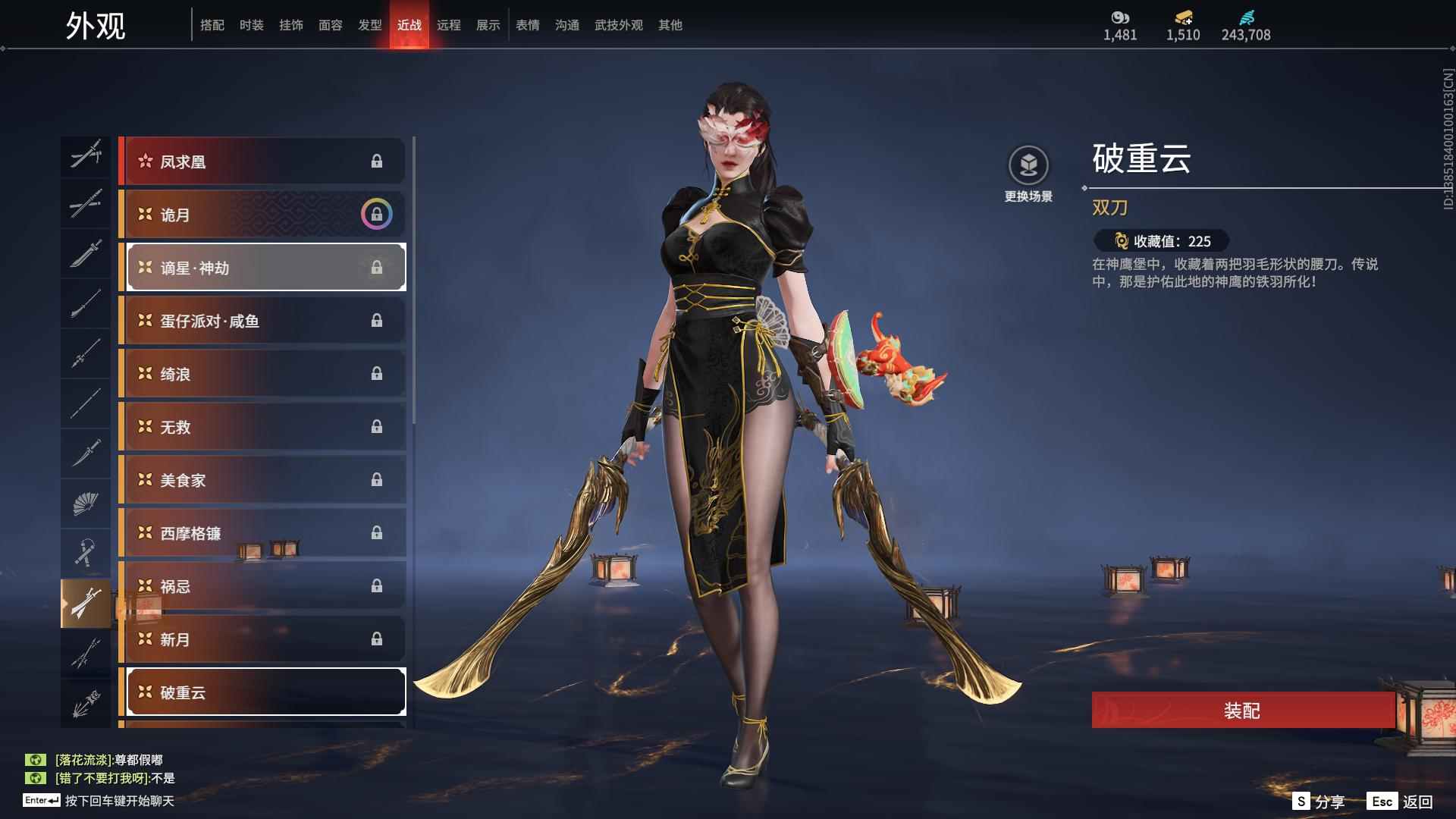This screenshot has height=819, width=1456.
Task: Open the 谪星·神劫 skin entry
Action: pos(264,267)
